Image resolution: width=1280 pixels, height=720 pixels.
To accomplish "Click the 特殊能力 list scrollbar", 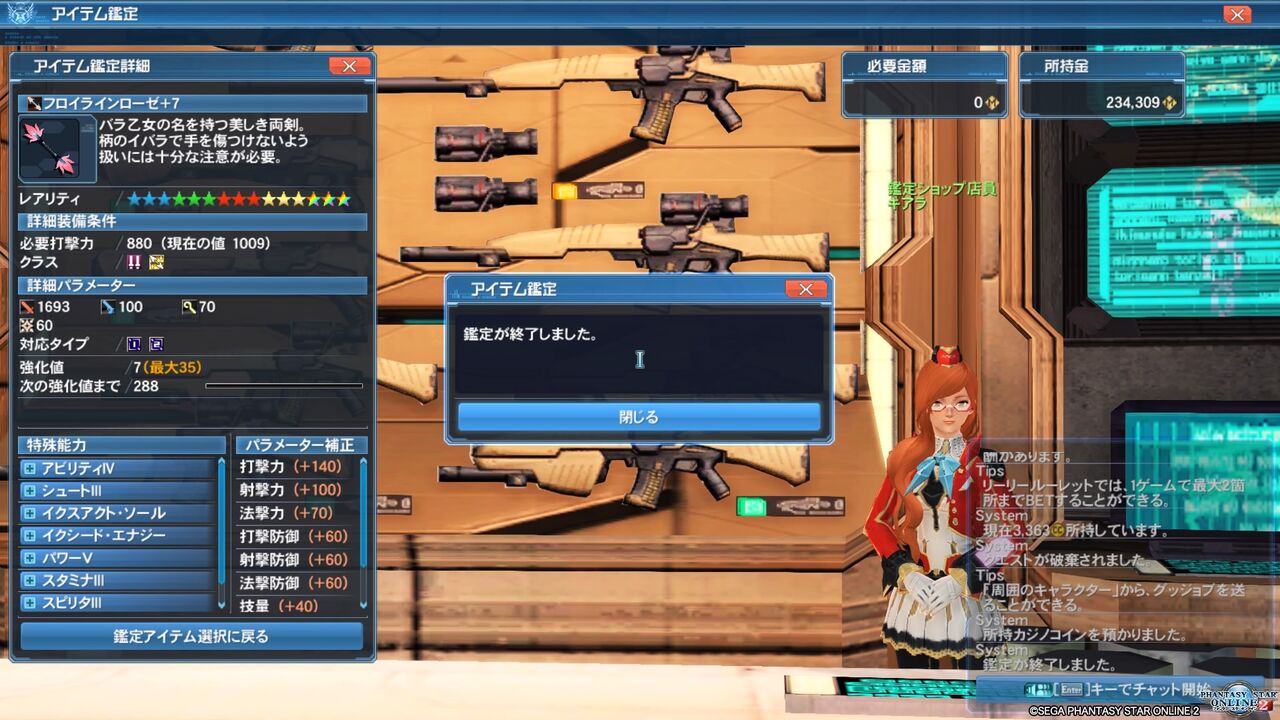I will tap(221, 532).
